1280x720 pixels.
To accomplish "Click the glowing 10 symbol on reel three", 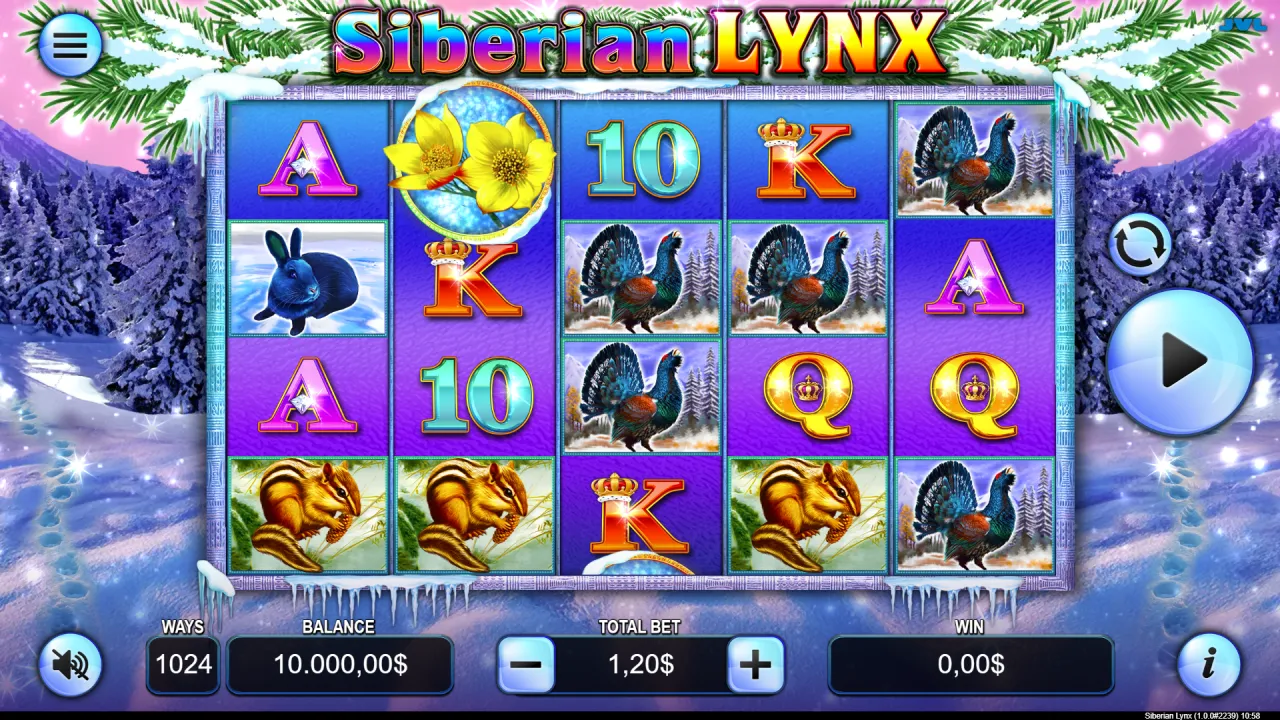I will coord(641,160).
